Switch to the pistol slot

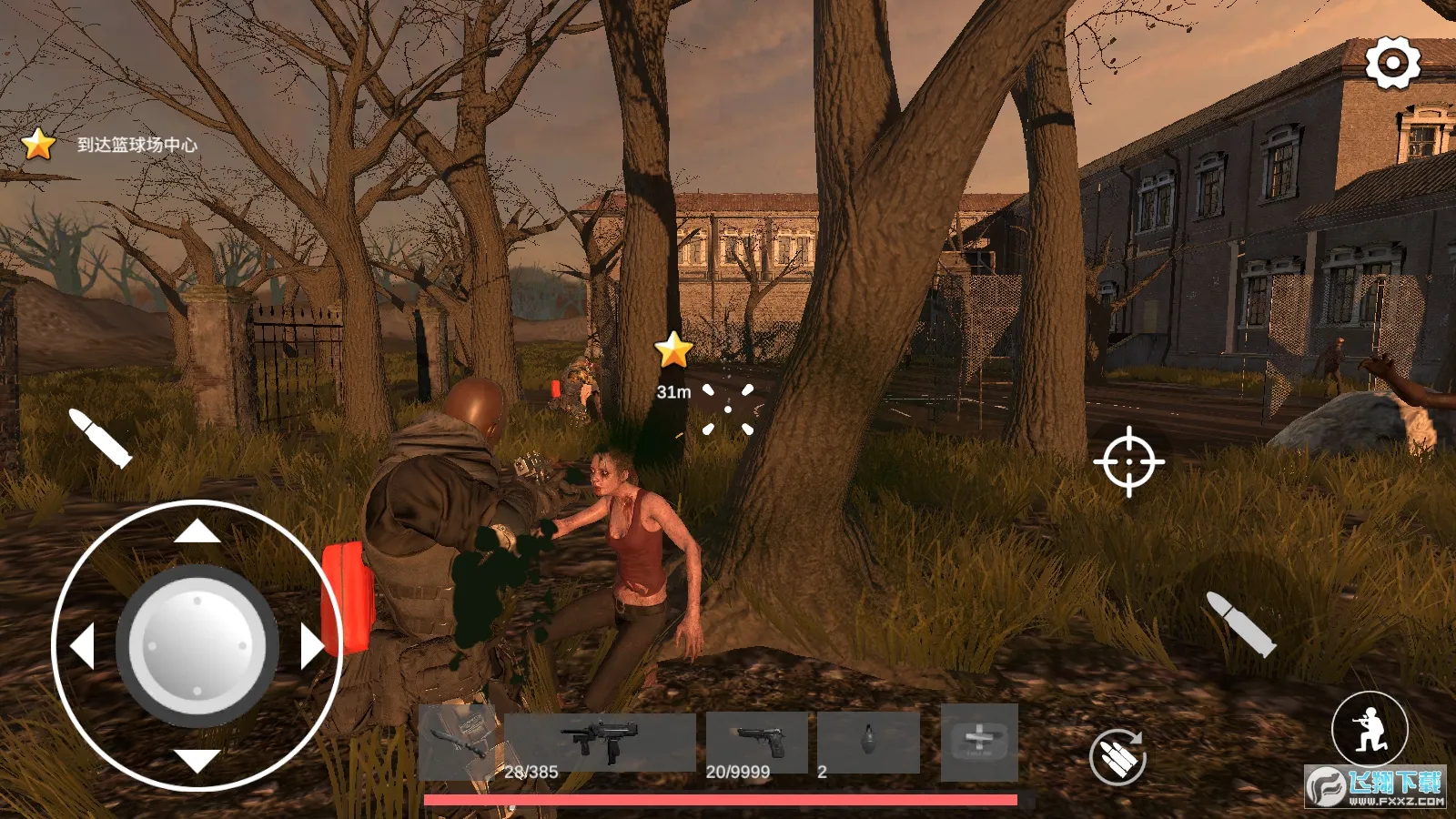(x=757, y=742)
